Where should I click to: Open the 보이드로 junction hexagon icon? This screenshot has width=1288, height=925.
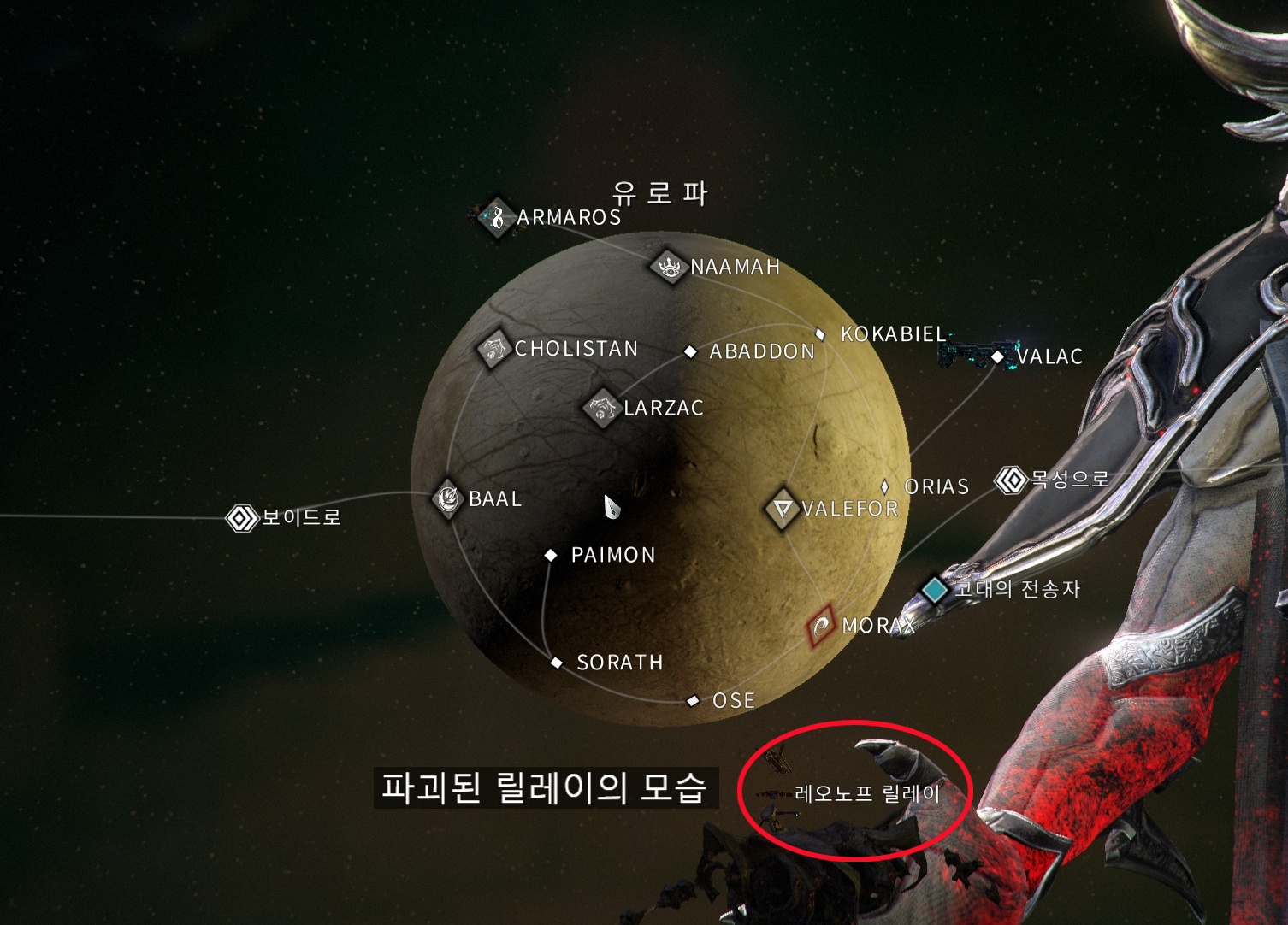(x=240, y=517)
